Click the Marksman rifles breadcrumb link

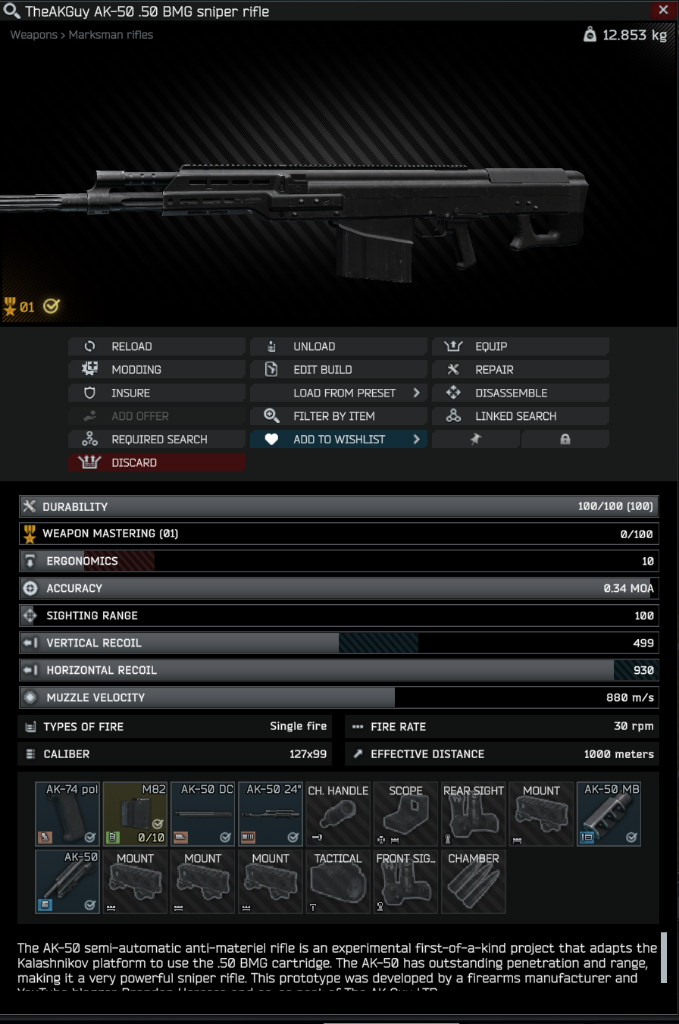click(x=111, y=35)
